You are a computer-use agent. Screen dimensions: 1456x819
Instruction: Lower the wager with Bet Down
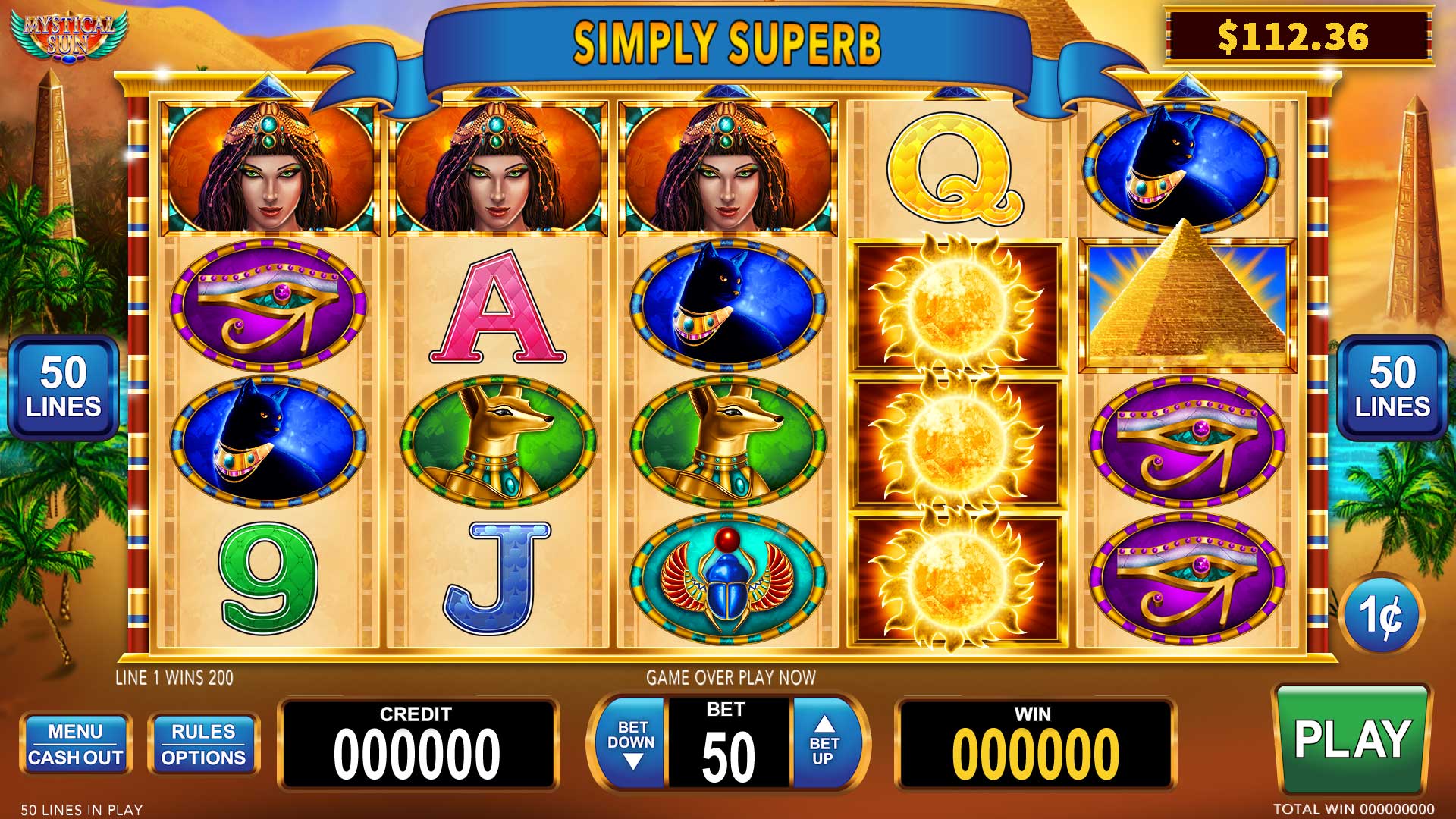(631, 743)
